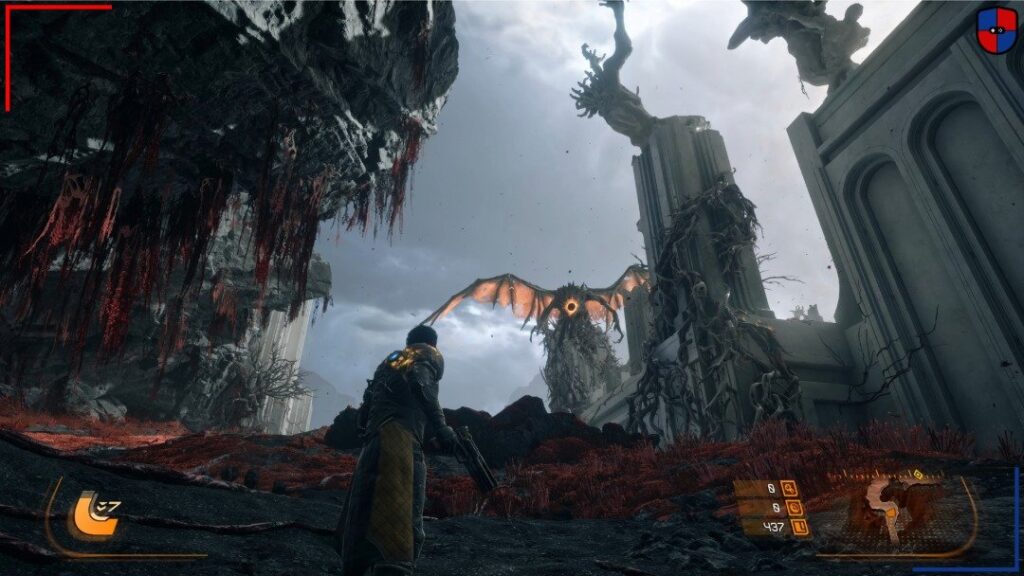Click the round ether resource icon
Screen dimensions: 1024x576
[x=792, y=508]
